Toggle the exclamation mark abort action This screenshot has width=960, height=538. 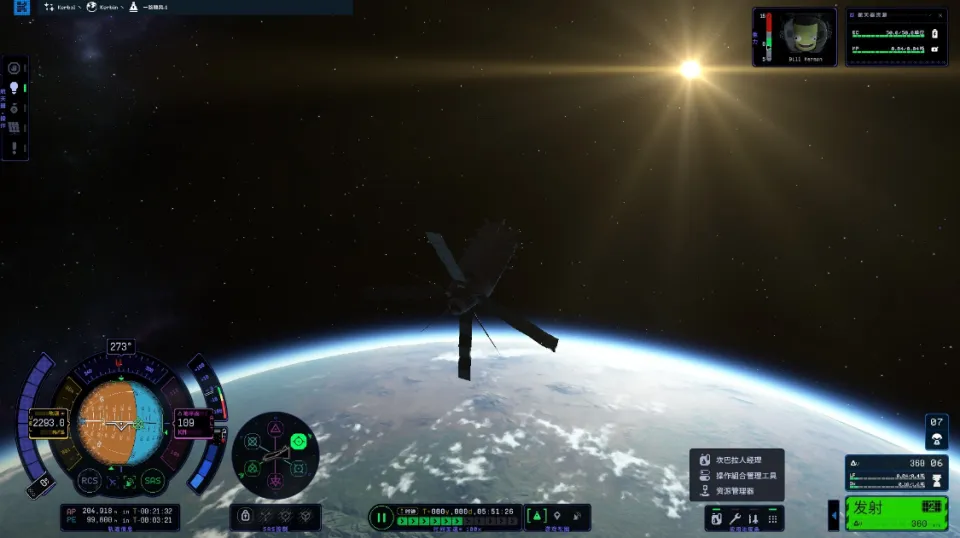click(x=15, y=147)
